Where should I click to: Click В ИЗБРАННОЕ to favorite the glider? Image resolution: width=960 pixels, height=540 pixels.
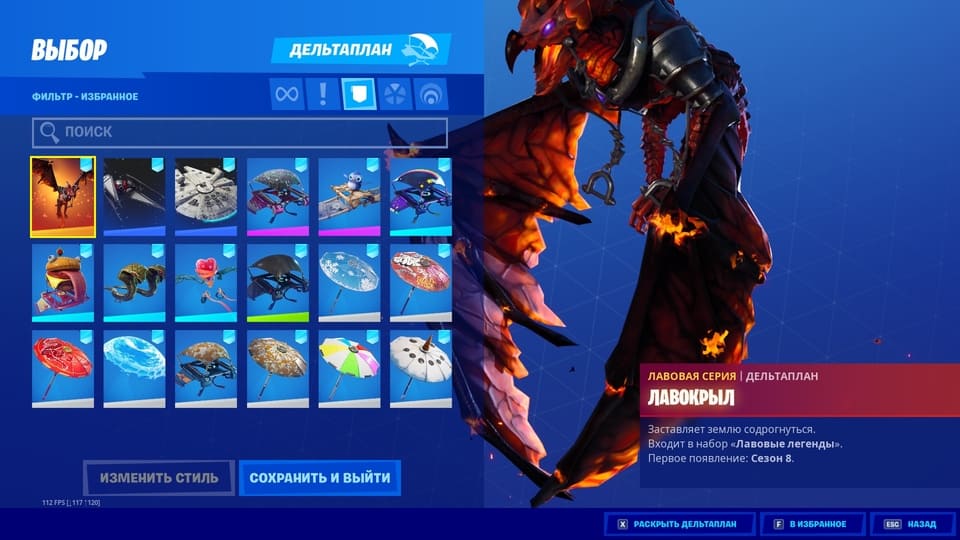click(809, 524)
